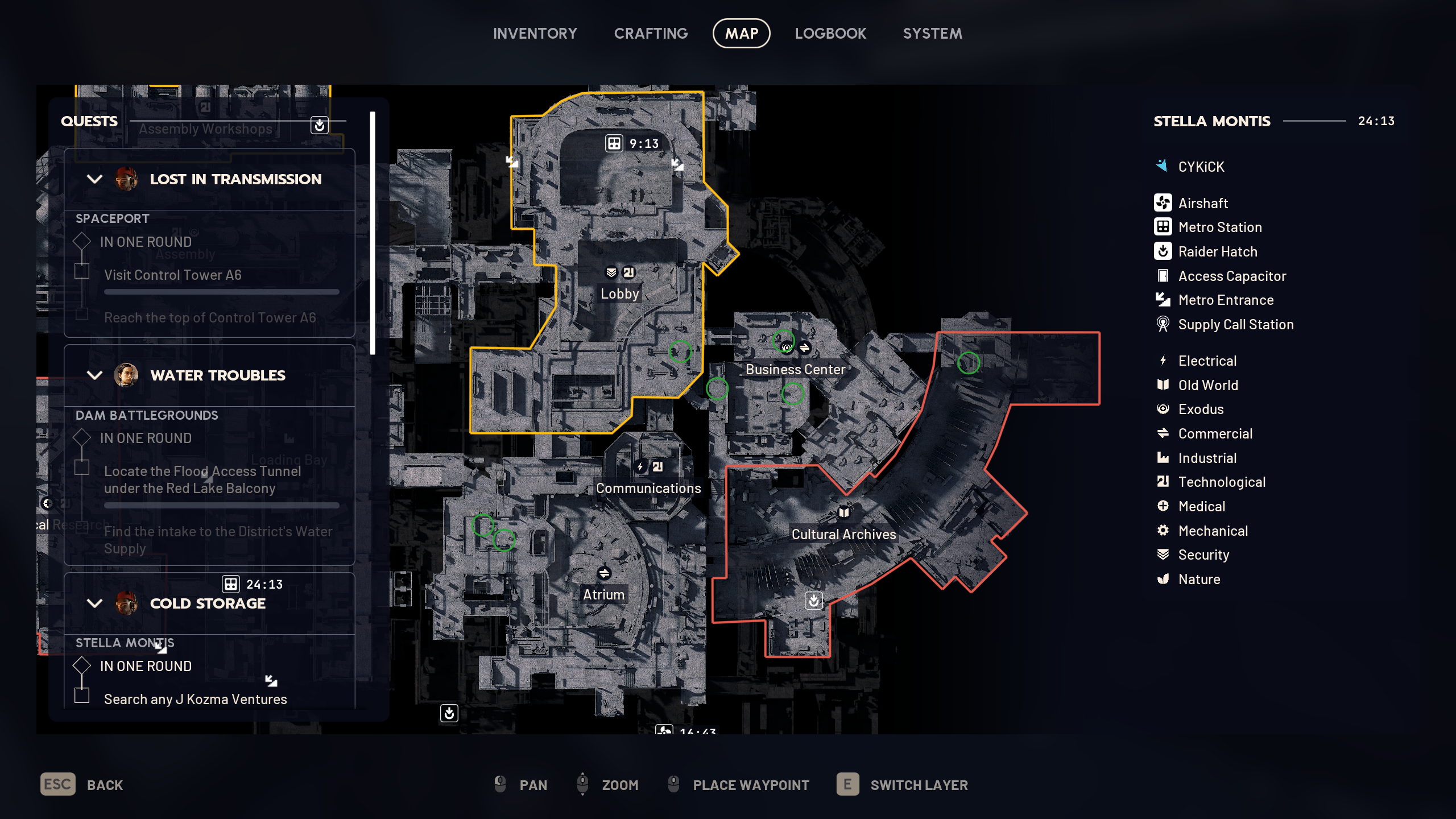Switch to the Inventory tab
Screen dimensions: 1456x819
coord(535,34)
